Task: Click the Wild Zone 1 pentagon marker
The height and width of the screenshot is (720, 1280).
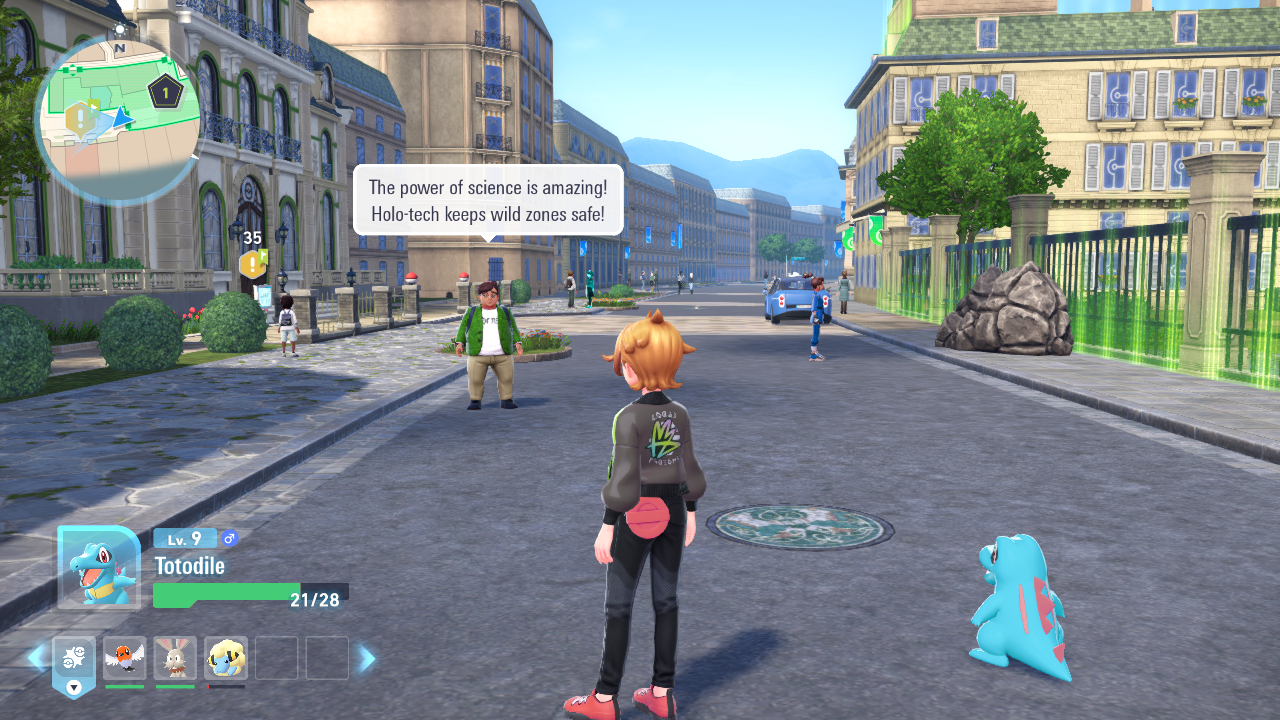Action: pyautogui.click(x=165, y=93)
